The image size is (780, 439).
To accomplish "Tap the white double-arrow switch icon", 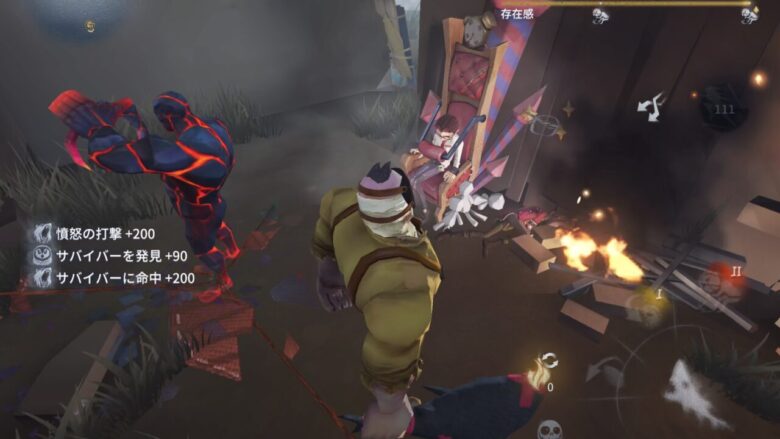I will coord(651,106).
